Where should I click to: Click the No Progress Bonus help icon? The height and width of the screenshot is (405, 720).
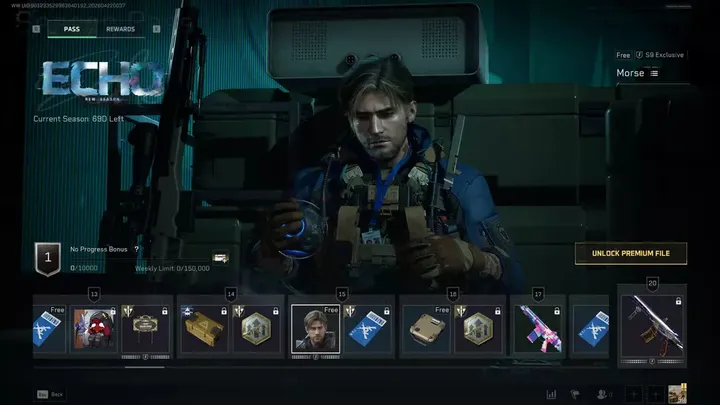[x=136, y=249]
